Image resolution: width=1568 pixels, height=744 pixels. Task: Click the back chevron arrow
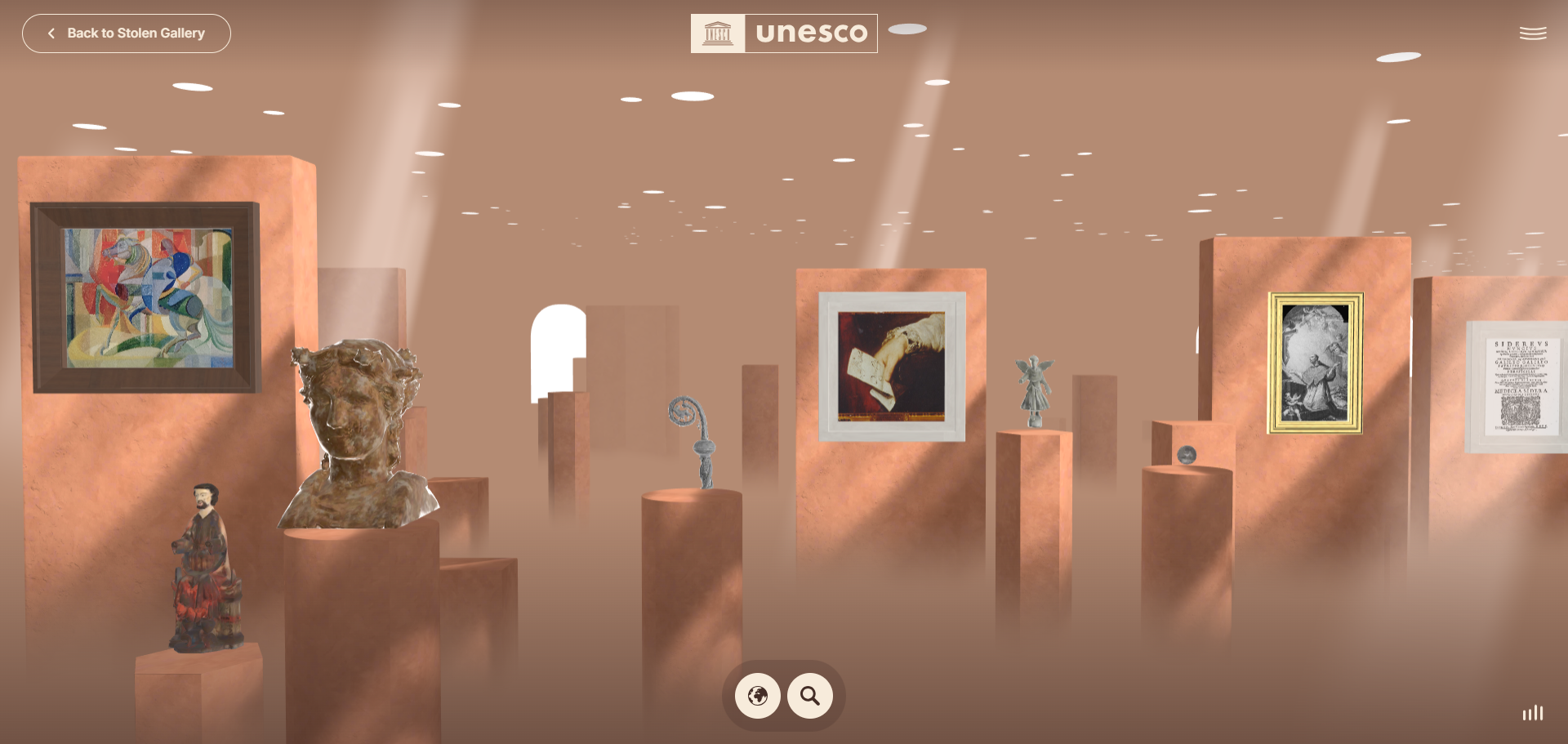[51, 33]
